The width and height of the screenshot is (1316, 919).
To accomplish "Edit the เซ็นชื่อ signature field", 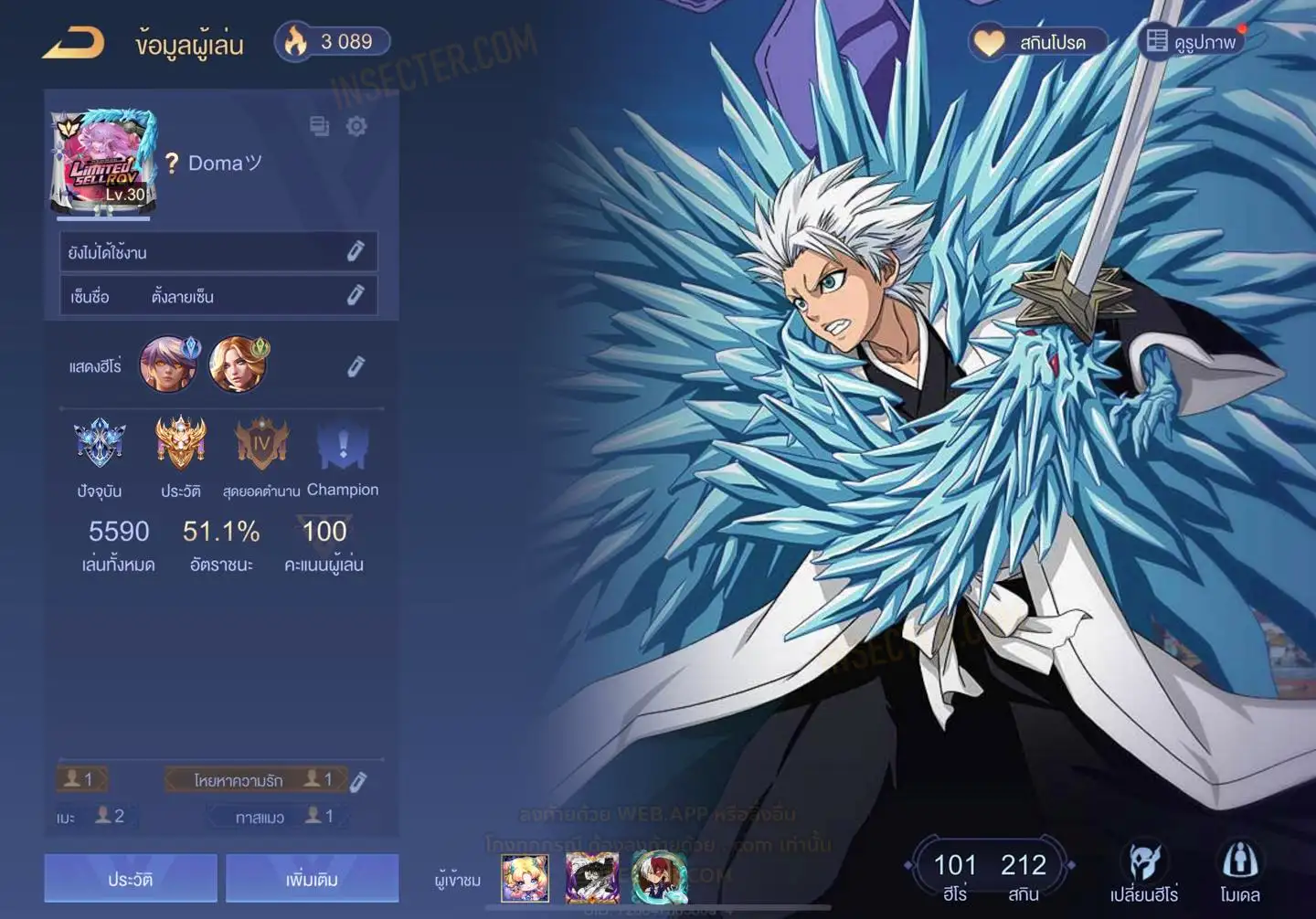I will tap(356, 295).
